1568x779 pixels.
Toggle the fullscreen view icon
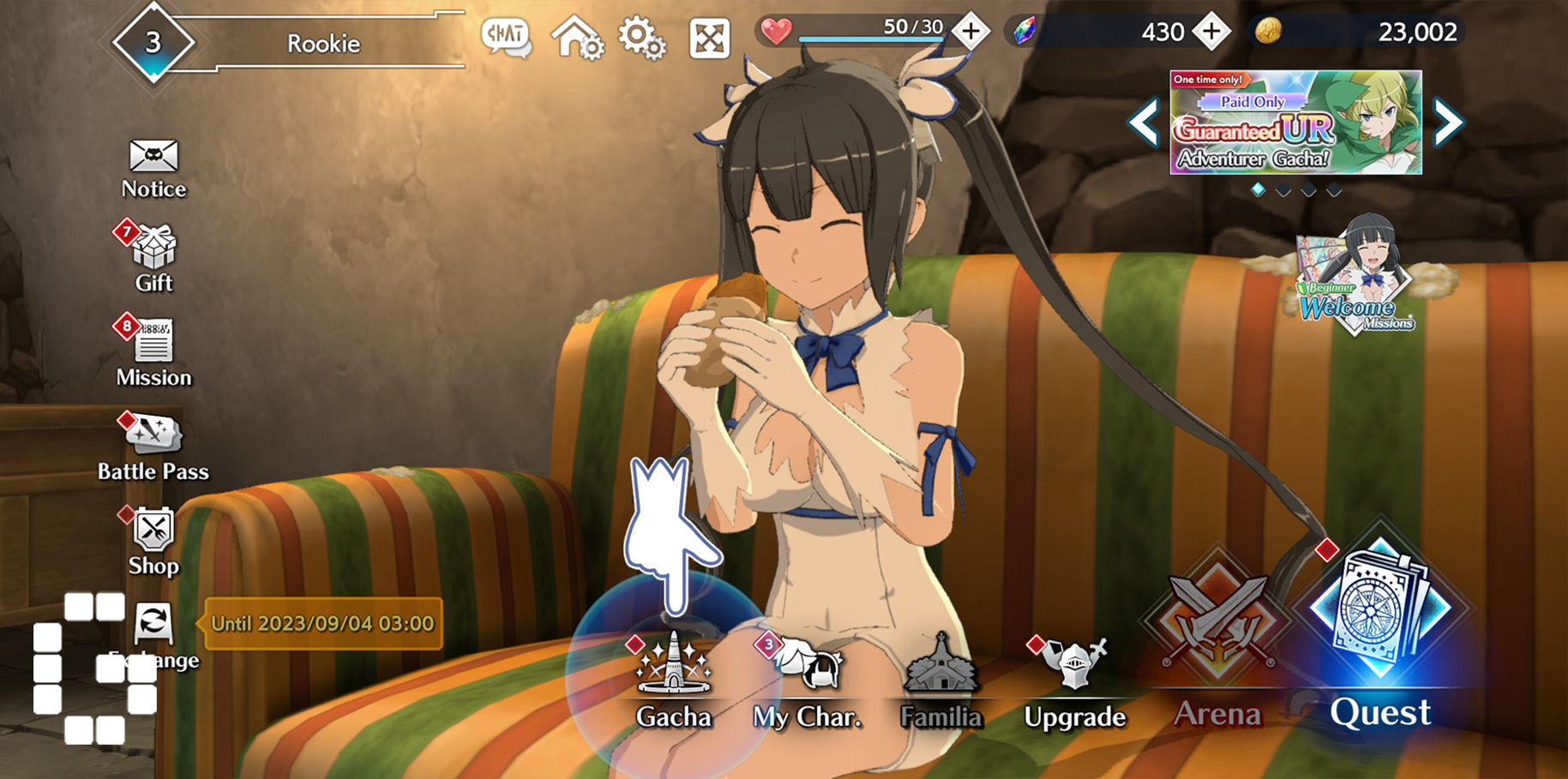[x=710, y=38]
